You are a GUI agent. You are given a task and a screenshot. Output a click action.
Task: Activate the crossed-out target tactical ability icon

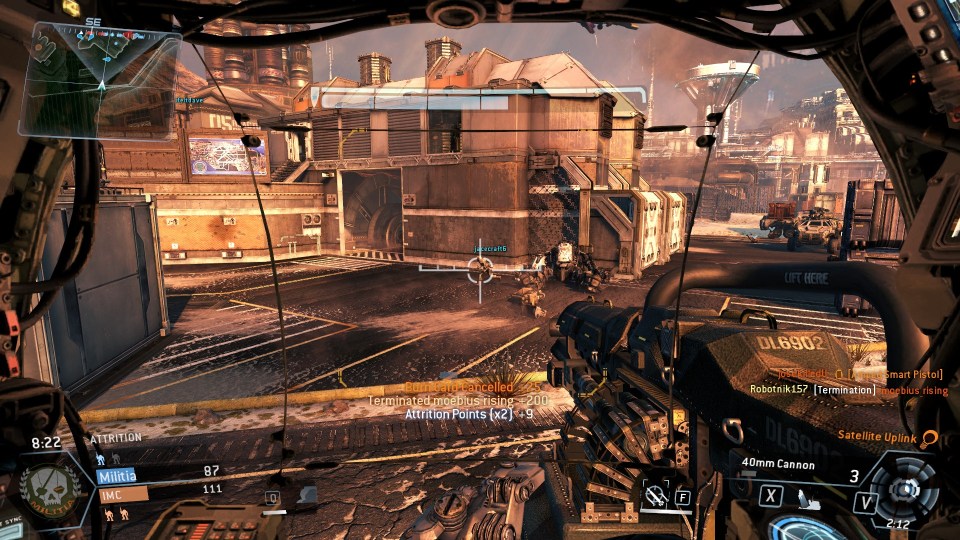(657, 493)
